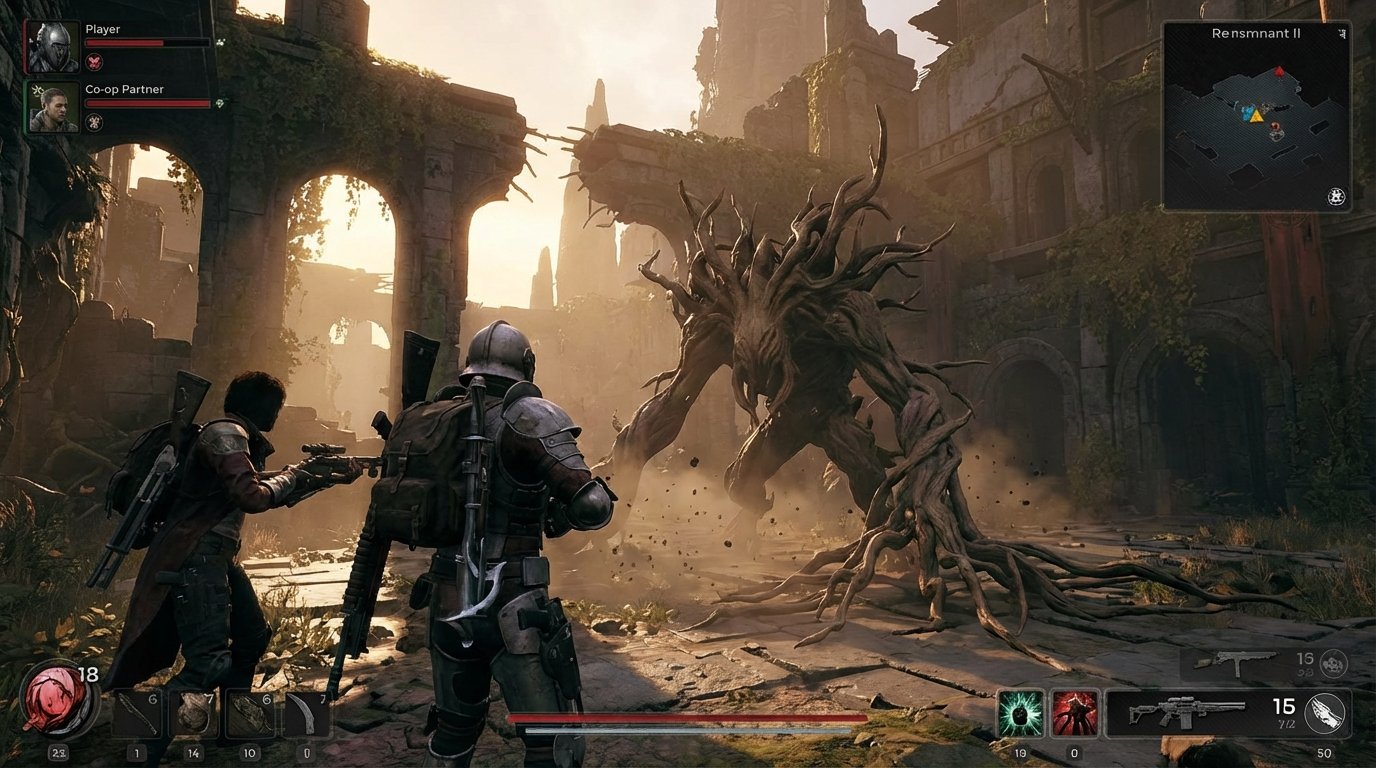Click the curved horn consumable icon

[x=303, y=712]
